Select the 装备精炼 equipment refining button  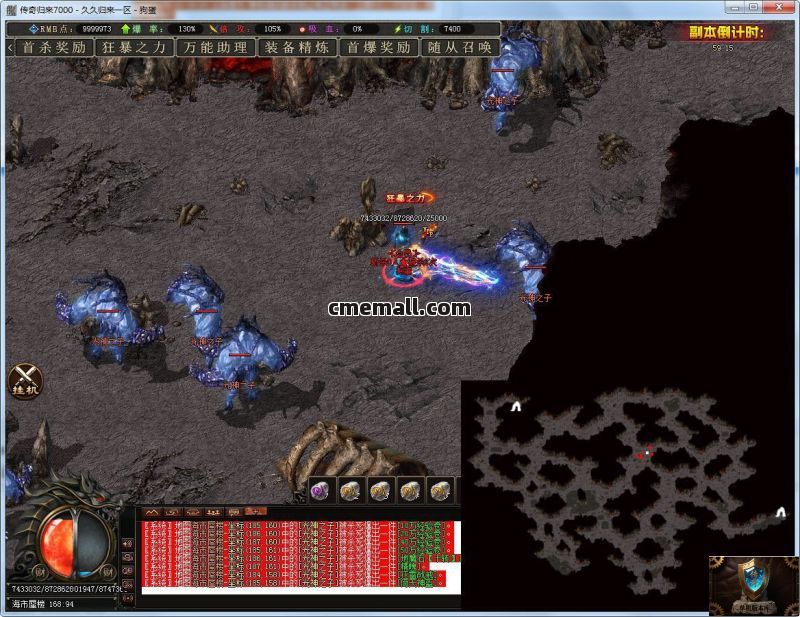(297, 47)
